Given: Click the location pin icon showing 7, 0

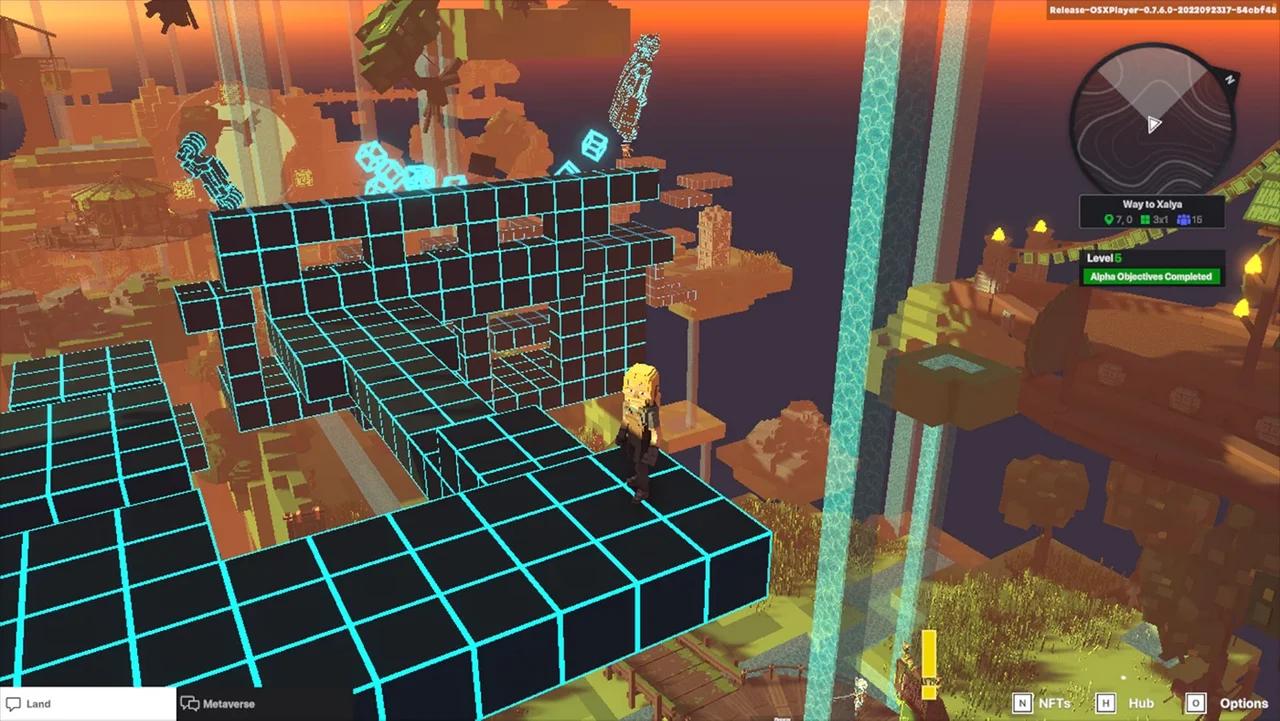Looking at the screenshot, I should [1109, 219].
